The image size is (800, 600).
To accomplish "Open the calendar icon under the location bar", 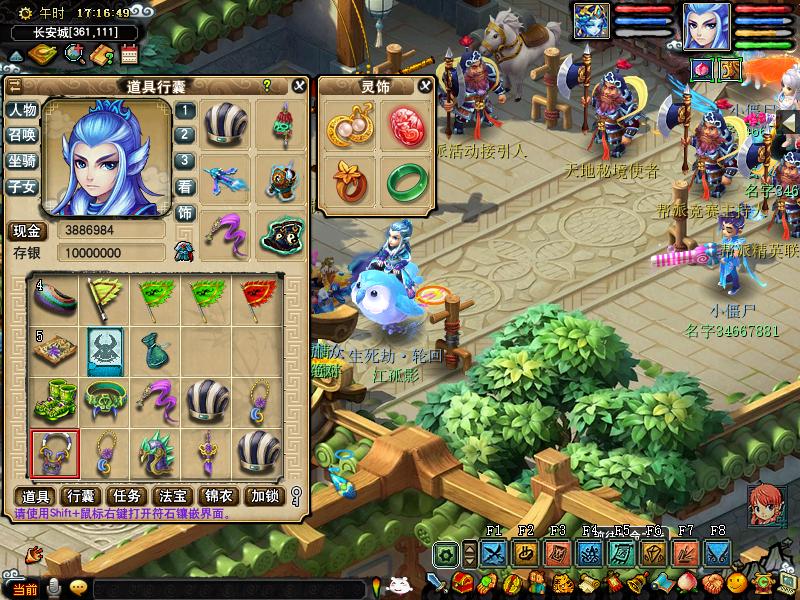I will (128, 53).
